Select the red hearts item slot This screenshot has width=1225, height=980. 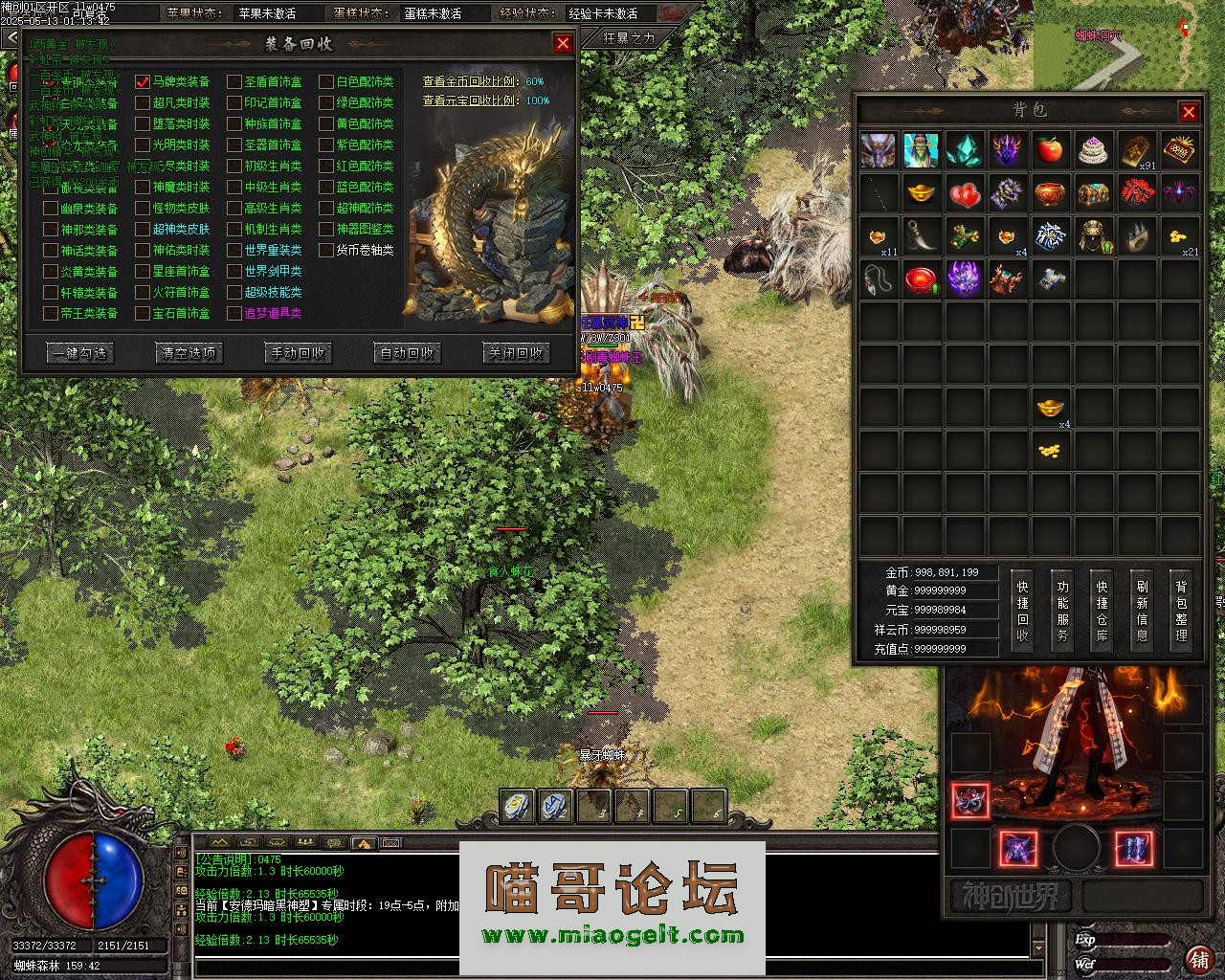tap(965, 194)
